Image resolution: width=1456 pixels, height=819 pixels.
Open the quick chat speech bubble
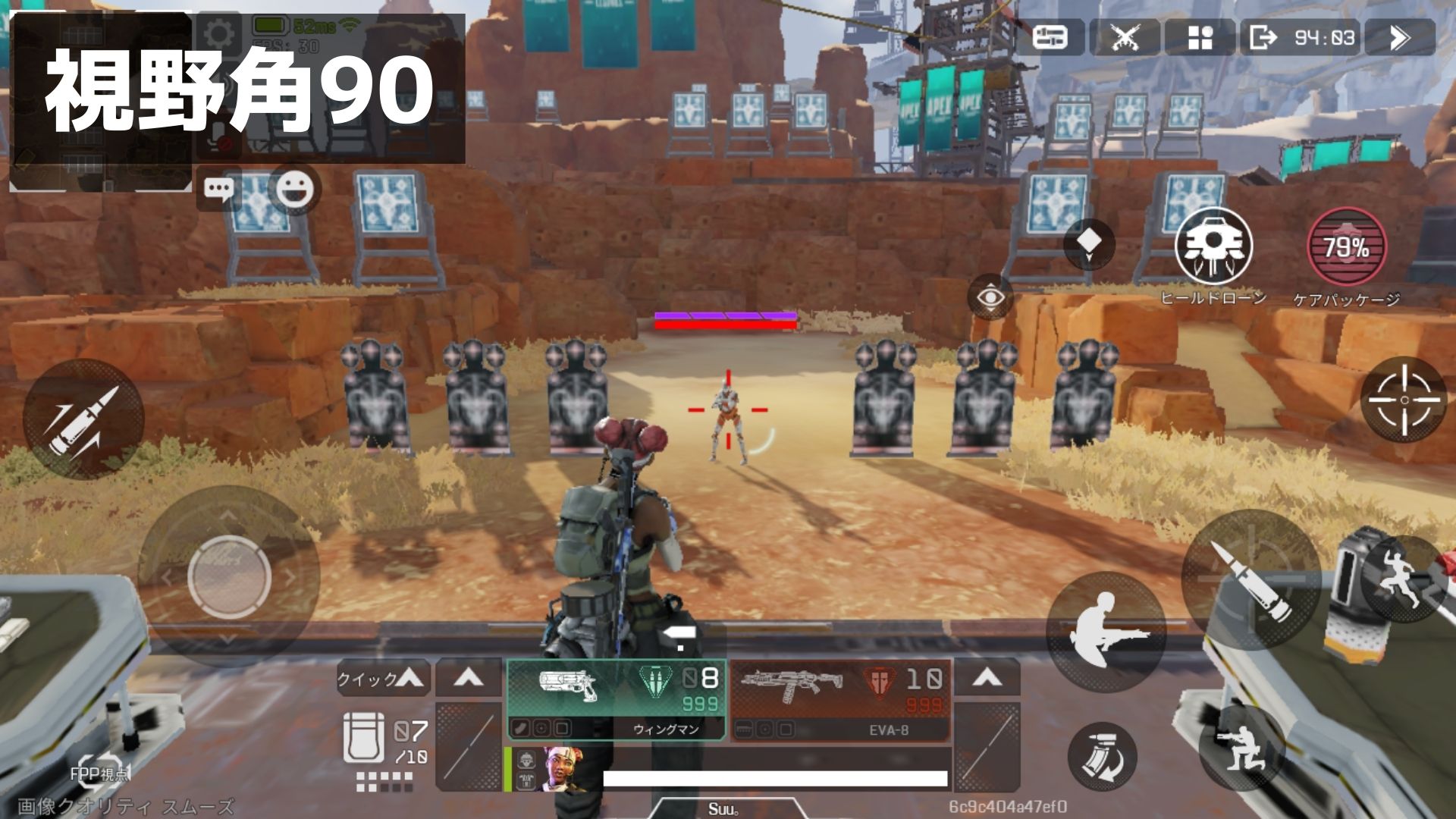coord(221,189)
